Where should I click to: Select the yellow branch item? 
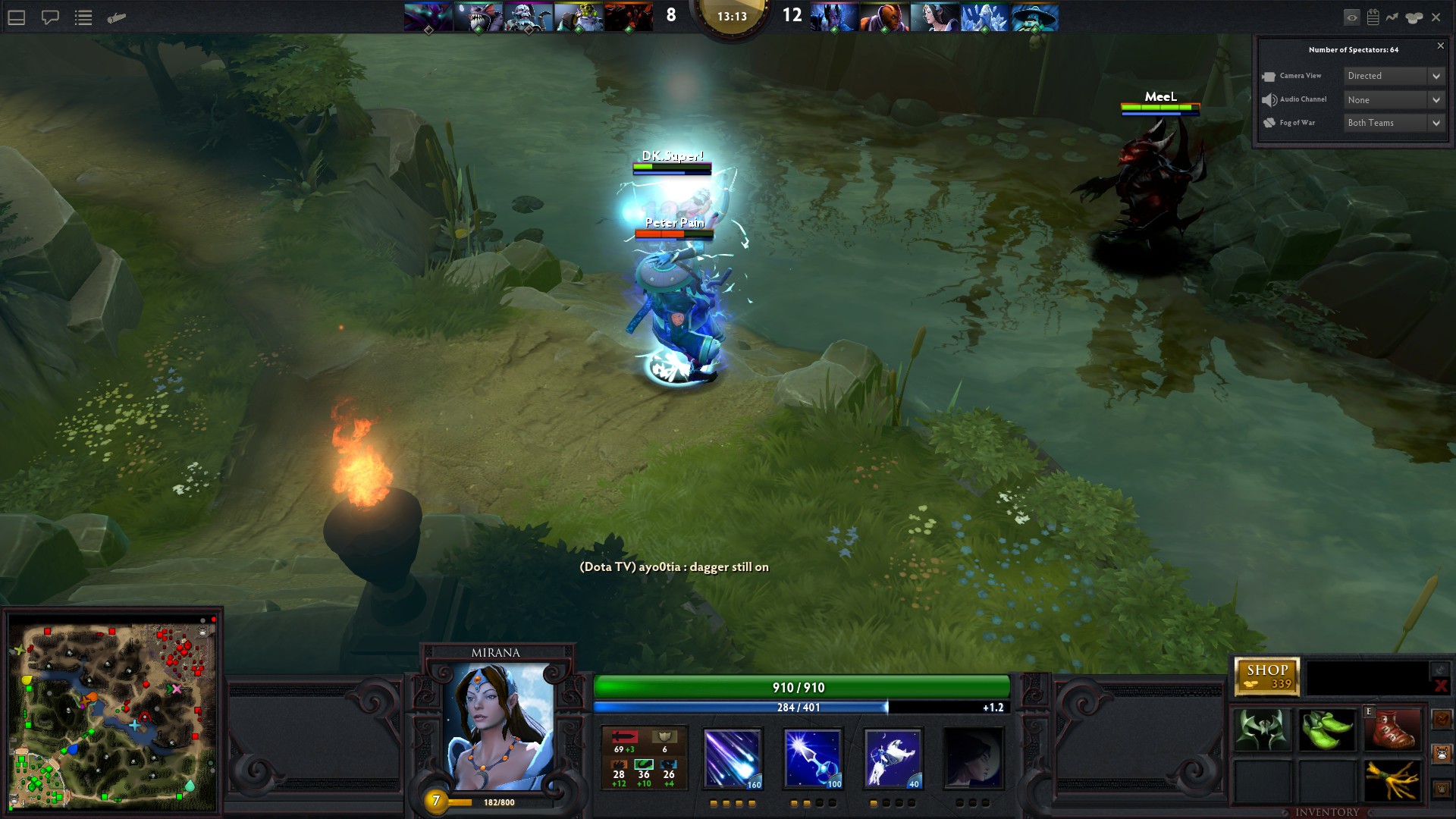coord(1392,780)
